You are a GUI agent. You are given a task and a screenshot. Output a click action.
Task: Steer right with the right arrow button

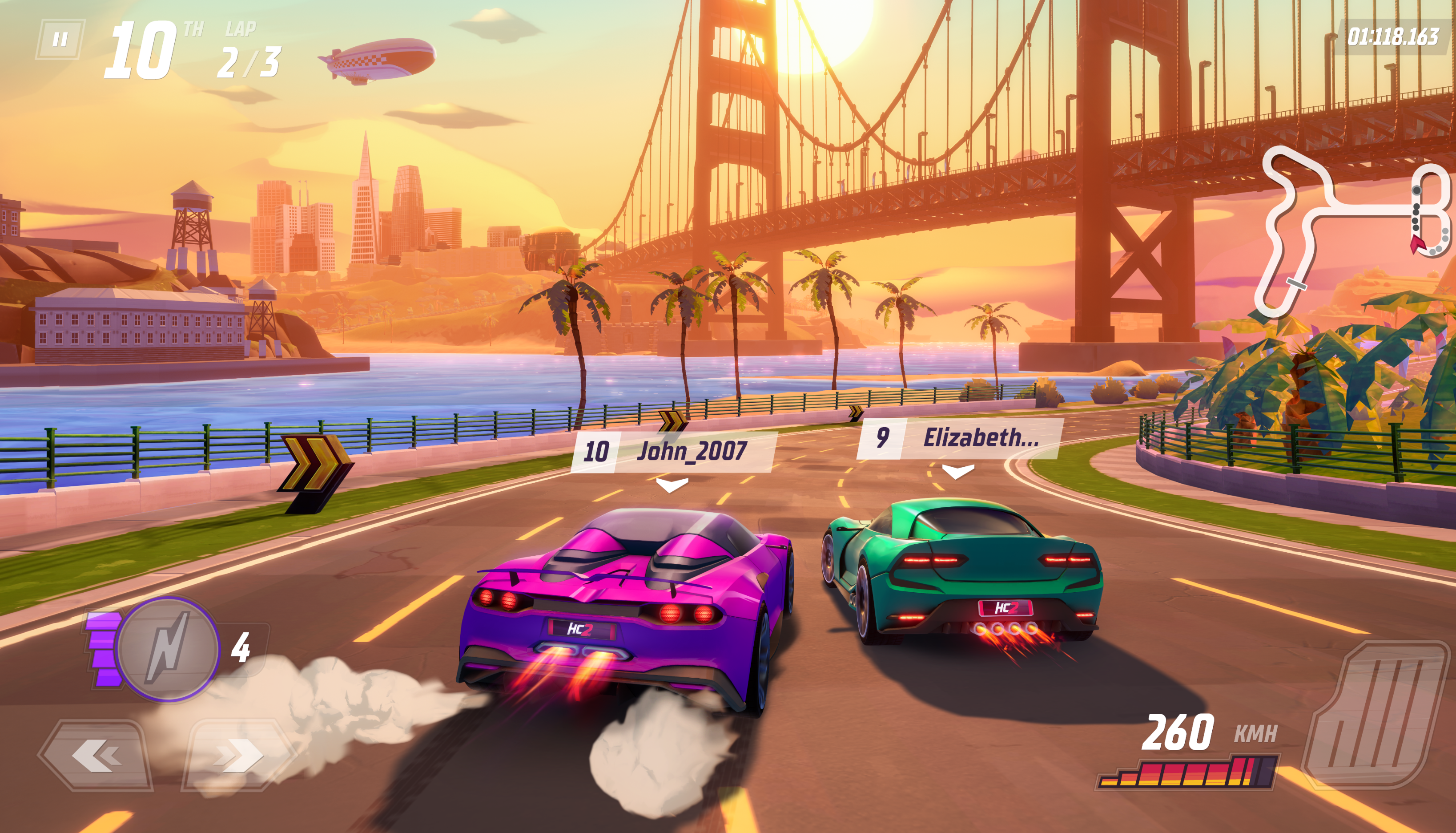[x=238, y=755]
